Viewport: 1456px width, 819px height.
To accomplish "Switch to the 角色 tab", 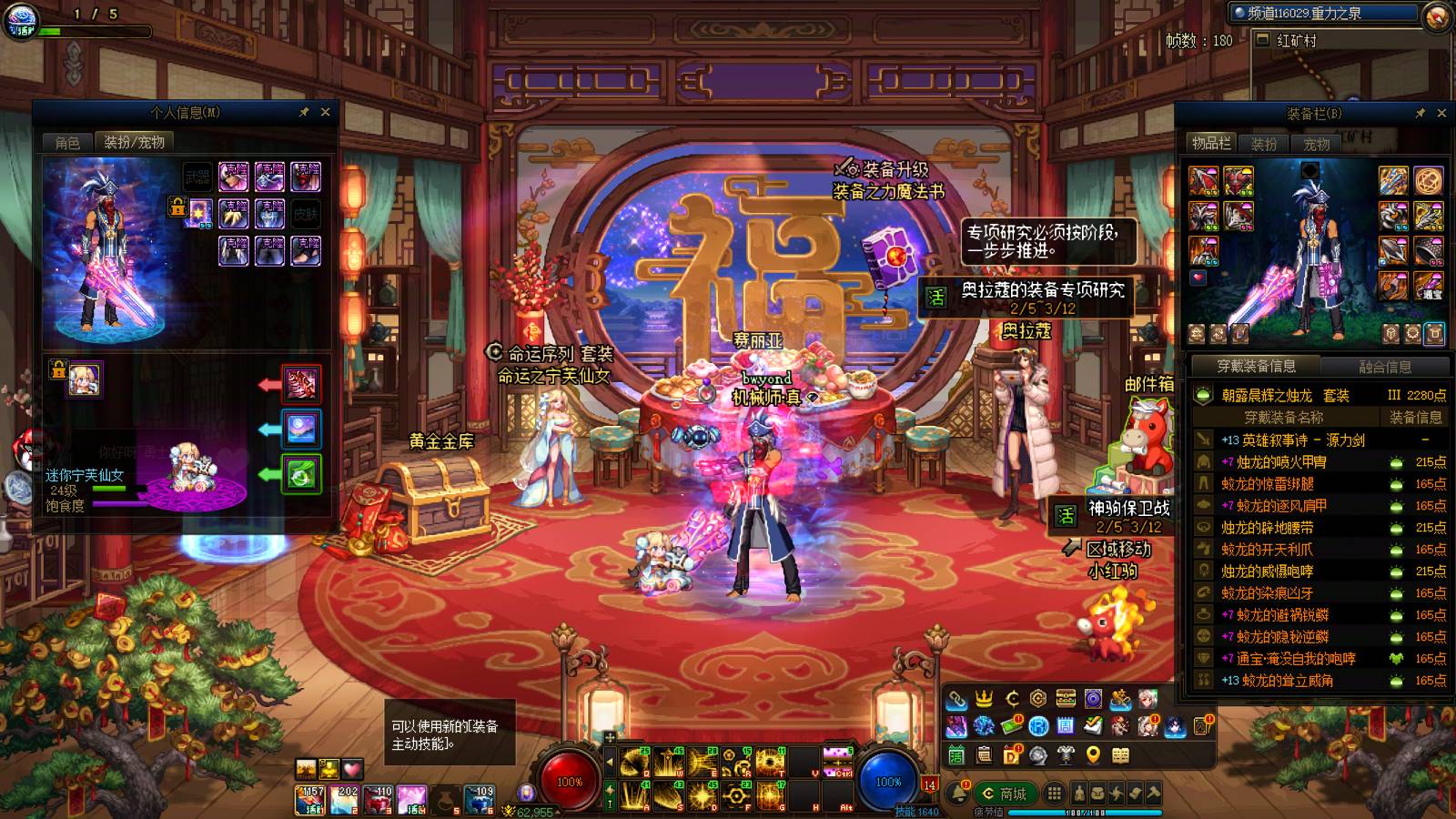I will tap(67, 142).
